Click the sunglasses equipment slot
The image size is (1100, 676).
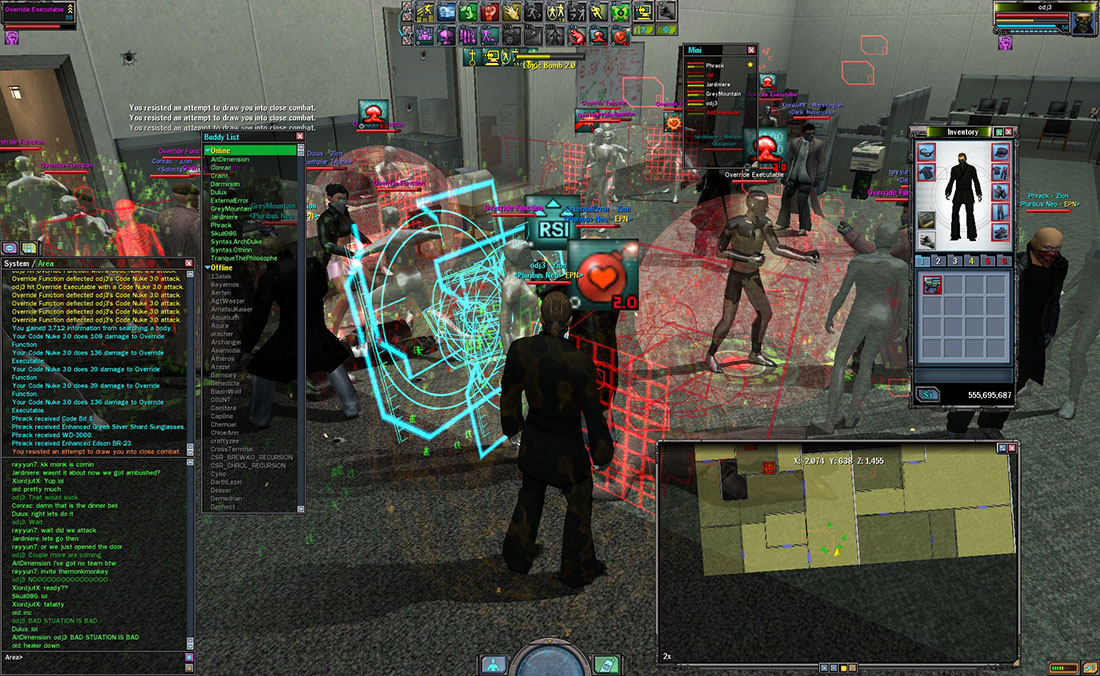pyautogui.click(x=926, y=152)
